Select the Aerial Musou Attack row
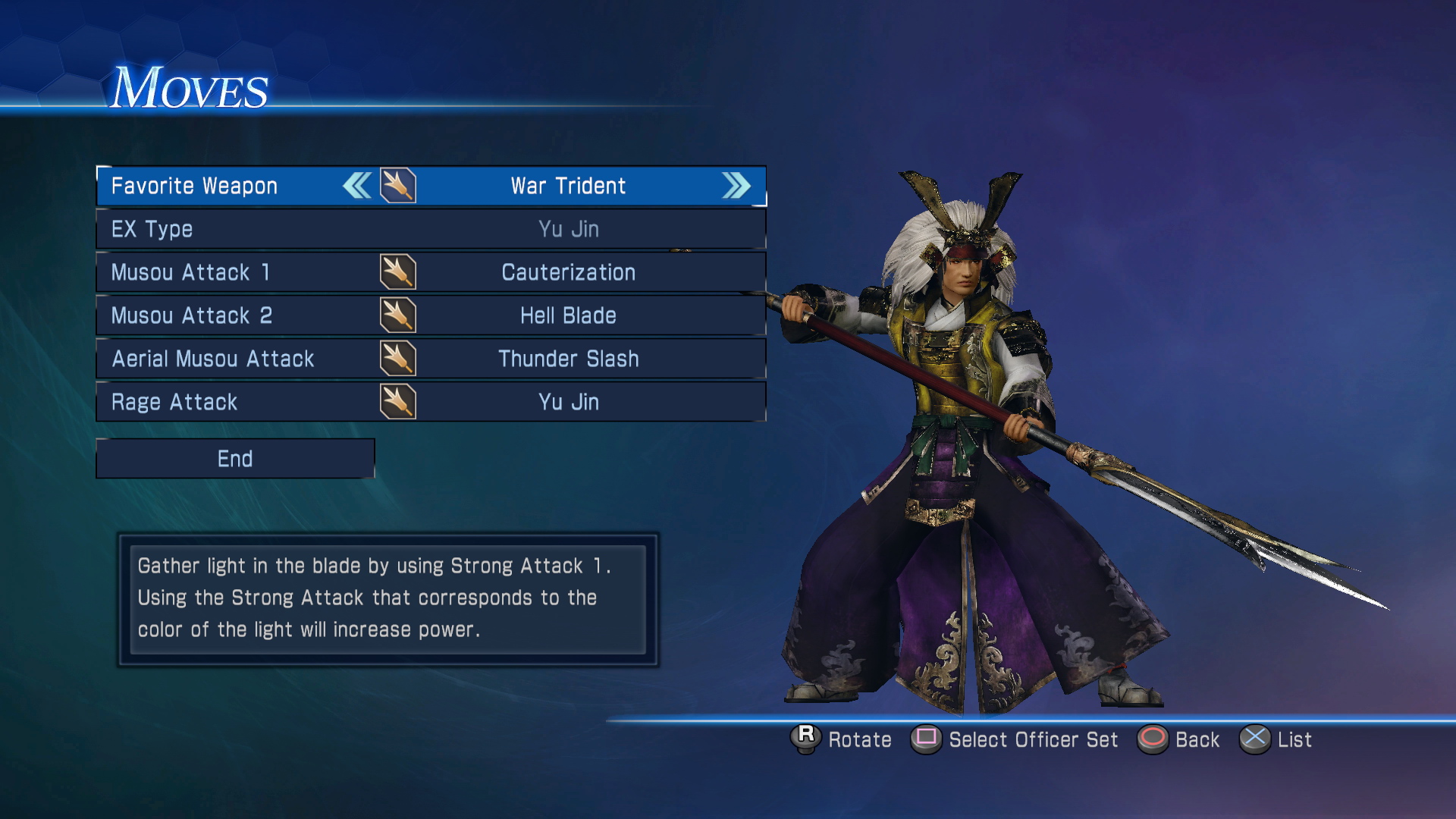Image resolution: width=1456 pixels, height=819 pixels. (x=430, y=359)
